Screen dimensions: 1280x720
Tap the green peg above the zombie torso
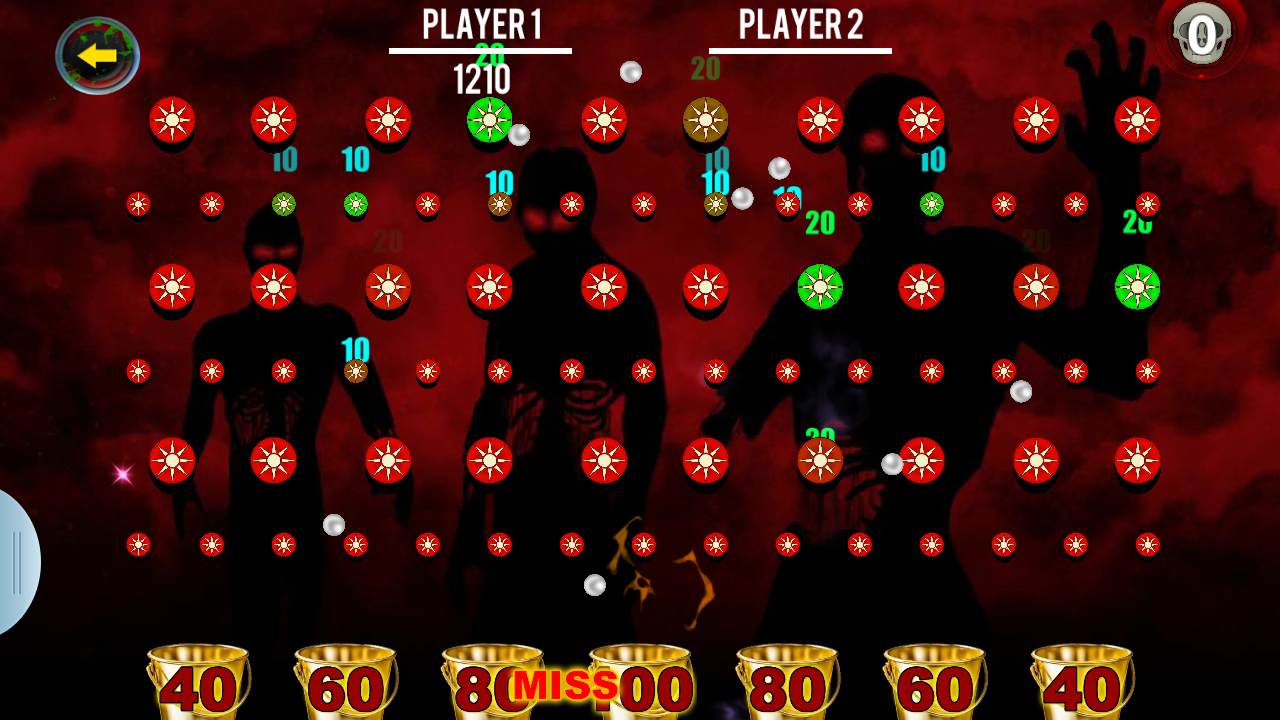coord(820,289)
